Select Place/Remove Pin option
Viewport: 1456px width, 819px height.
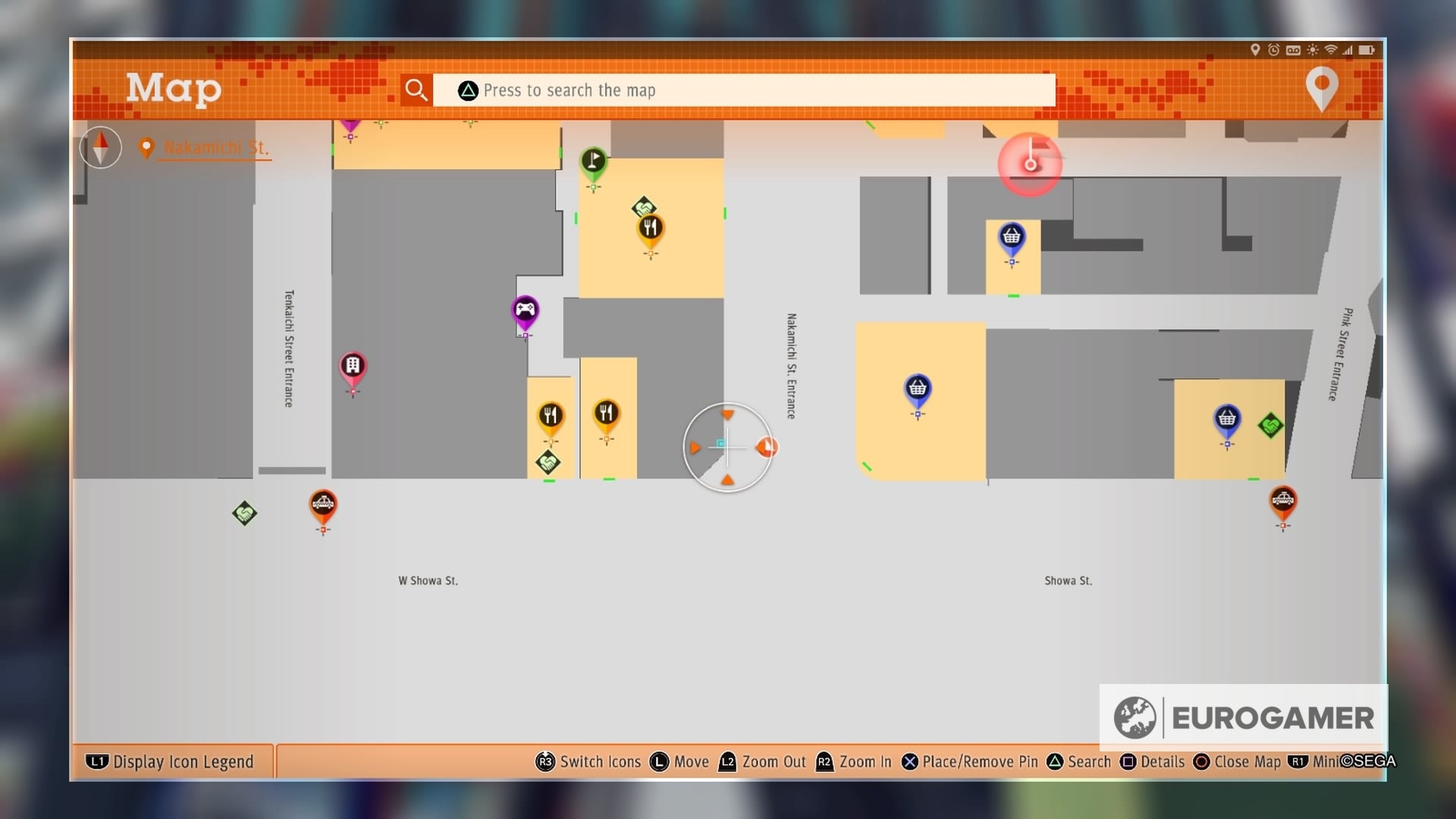[973, 761]
